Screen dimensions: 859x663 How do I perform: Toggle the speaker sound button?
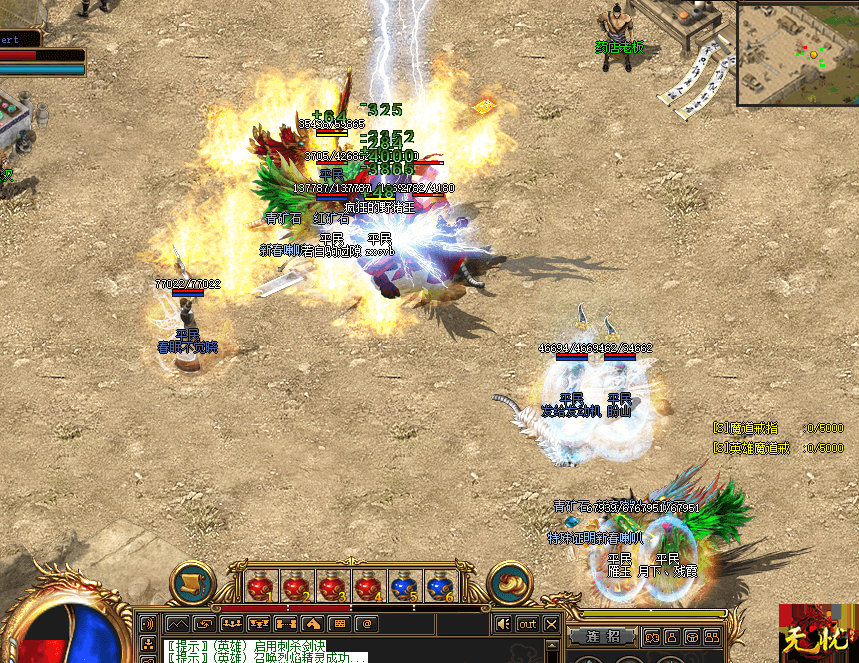(x=504, y=624)
